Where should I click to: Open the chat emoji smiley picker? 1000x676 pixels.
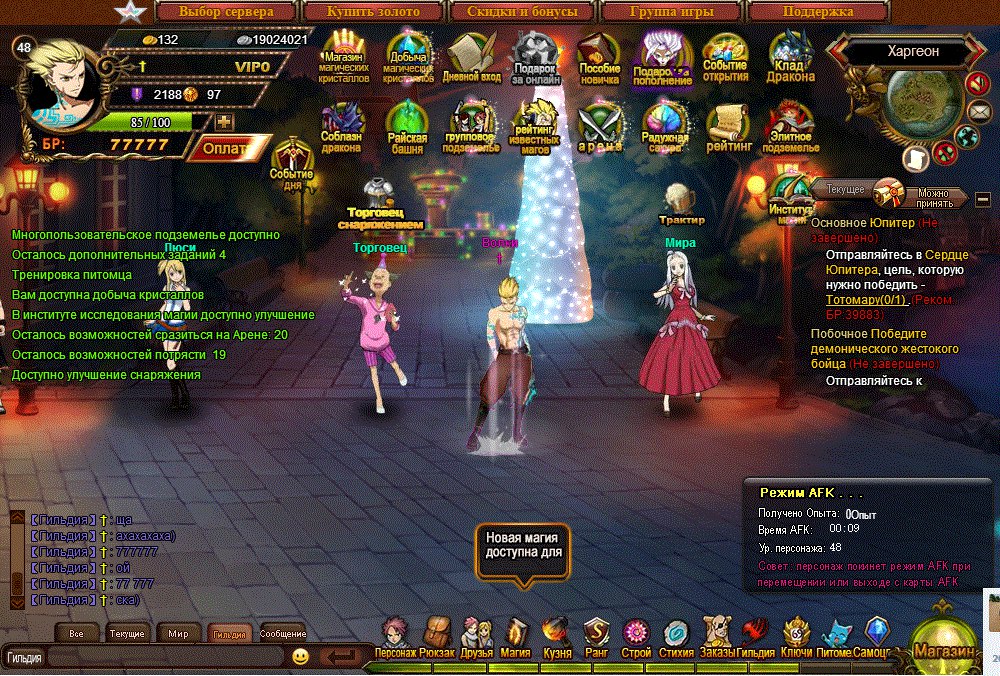pyautogui.click(x=300, y=657)
